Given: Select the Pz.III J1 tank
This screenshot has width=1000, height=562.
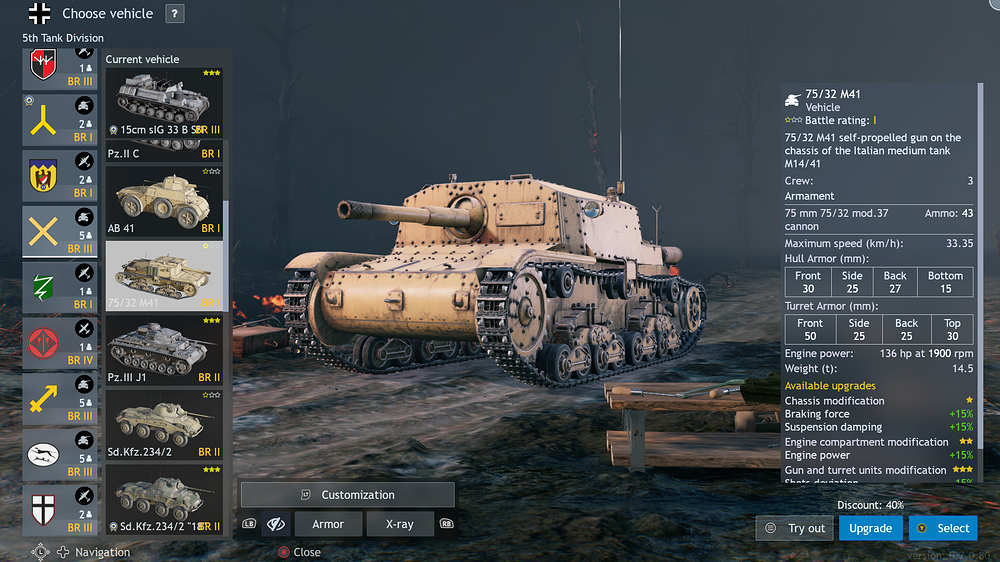Looking at the screenshot, I should pos(164,350).
